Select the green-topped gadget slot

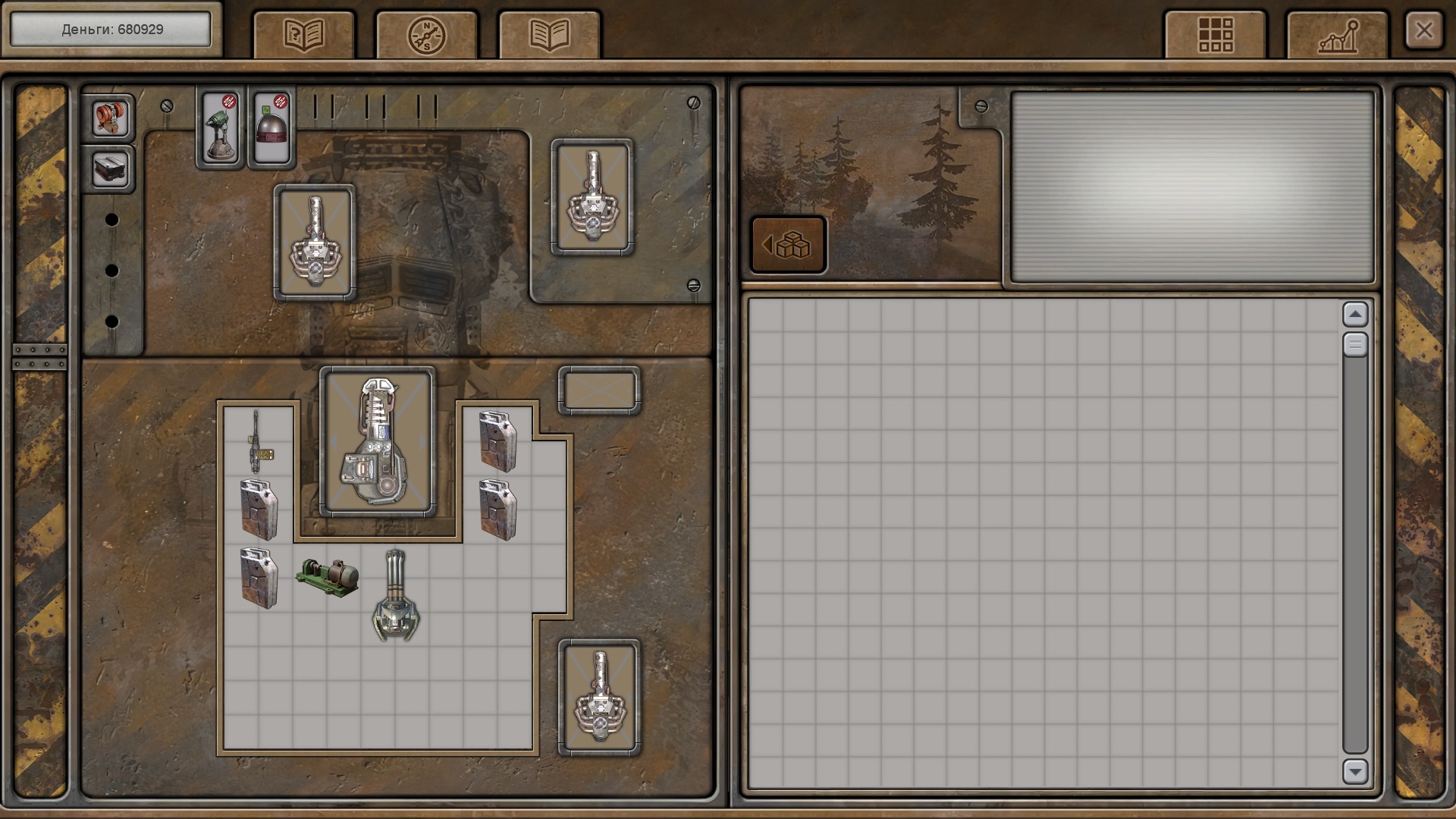pos(221,127)
